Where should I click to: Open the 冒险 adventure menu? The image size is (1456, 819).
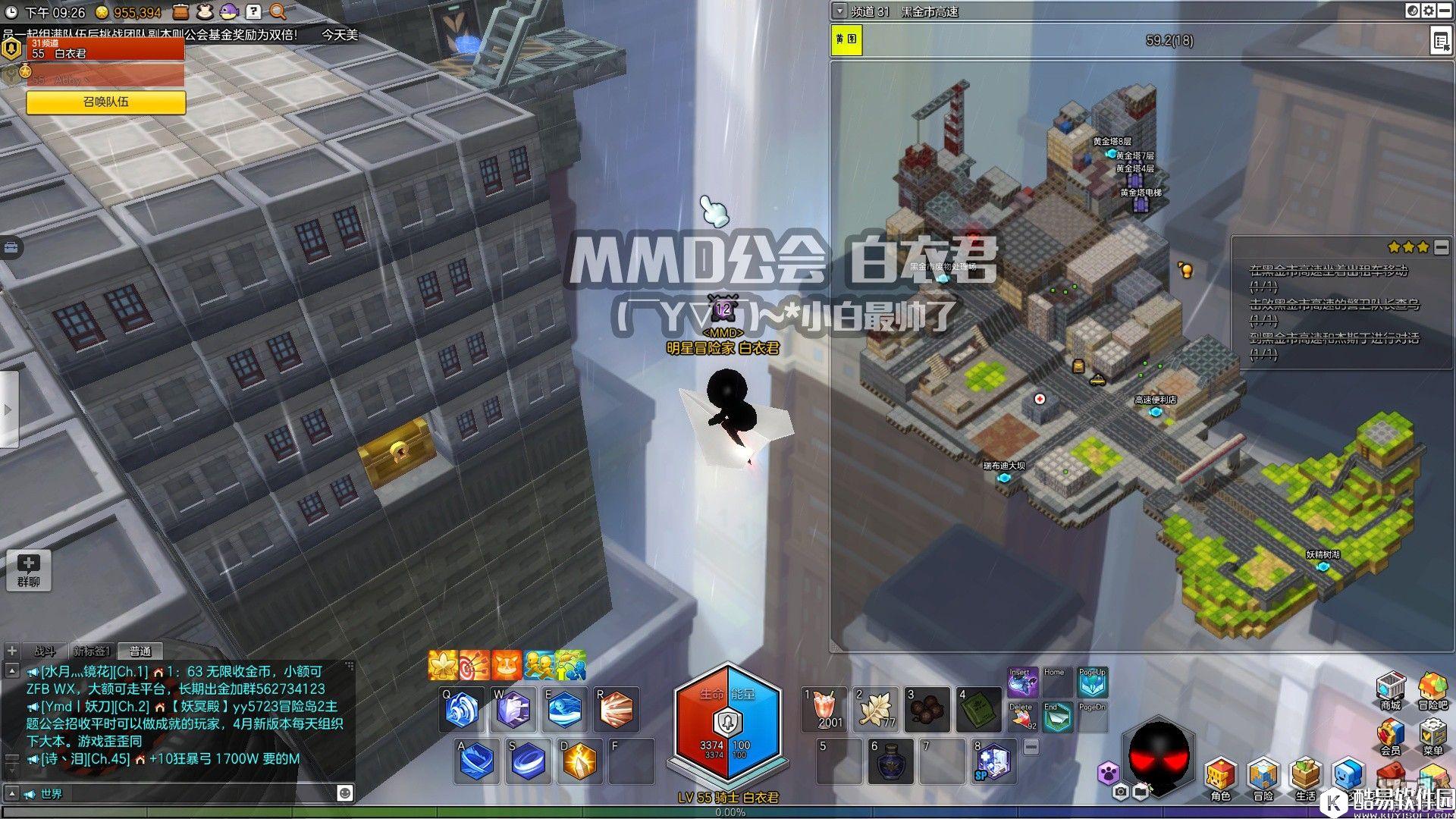(x=1263, y=777)
